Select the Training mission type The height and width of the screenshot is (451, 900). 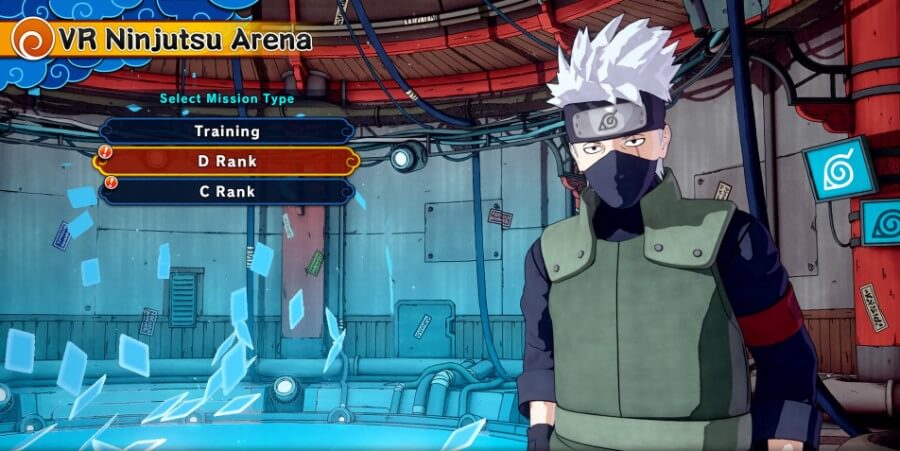pos(227,131)
